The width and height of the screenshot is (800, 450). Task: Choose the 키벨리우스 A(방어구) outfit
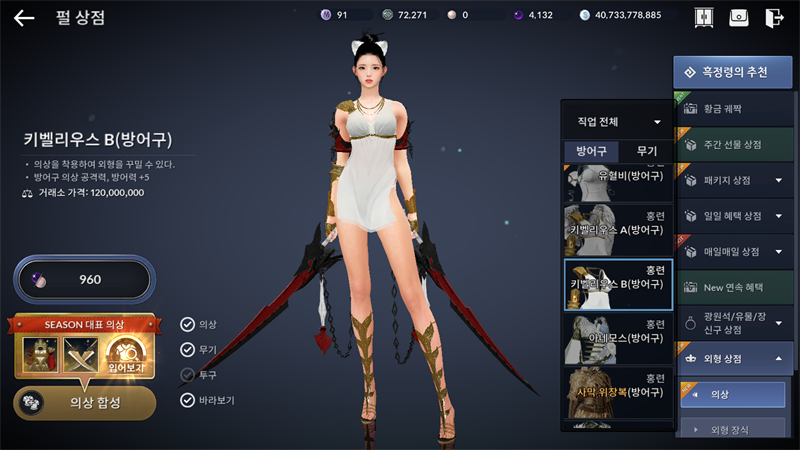[617, 229]
